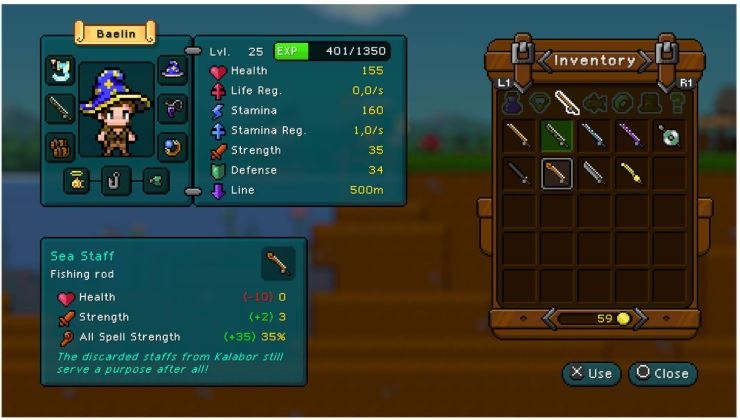
Task: Pick the purple fishing rod
Action: point(632,135)
